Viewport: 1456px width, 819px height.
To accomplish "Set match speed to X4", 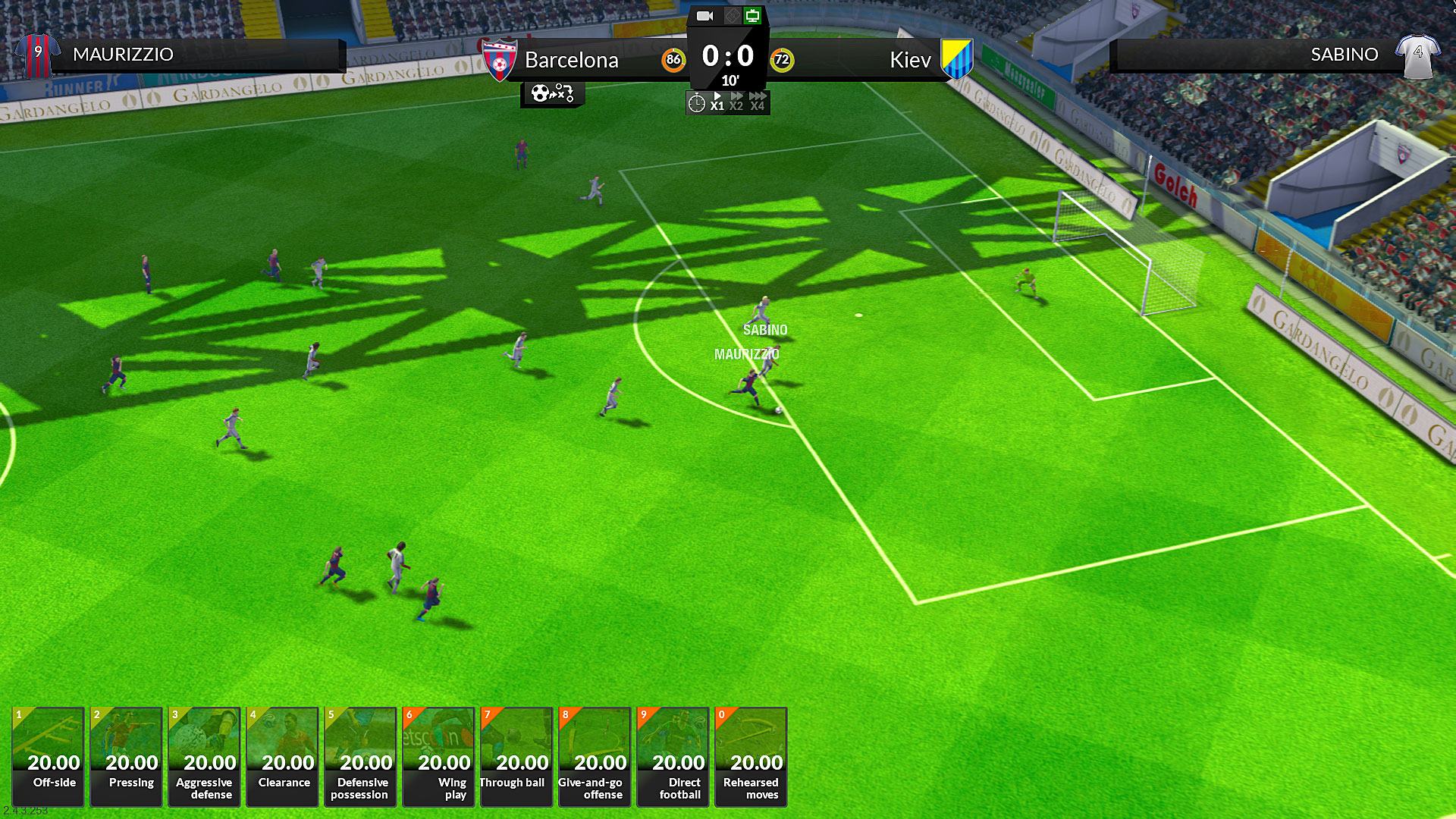I will pos(758,102).
